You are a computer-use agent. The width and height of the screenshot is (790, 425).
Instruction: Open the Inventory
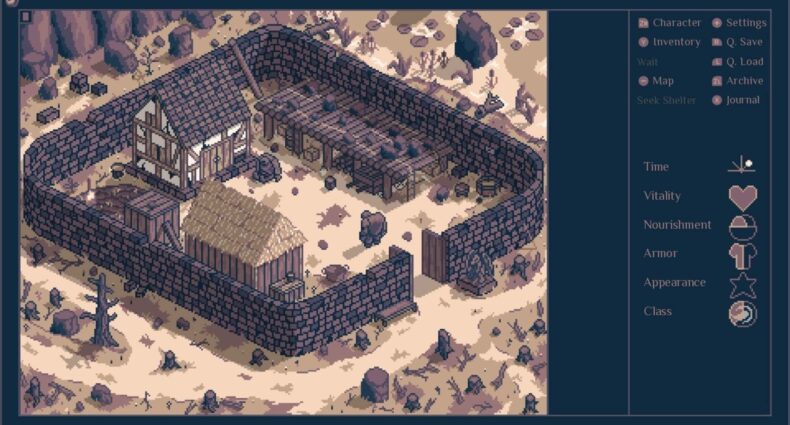tap(669, 42)
